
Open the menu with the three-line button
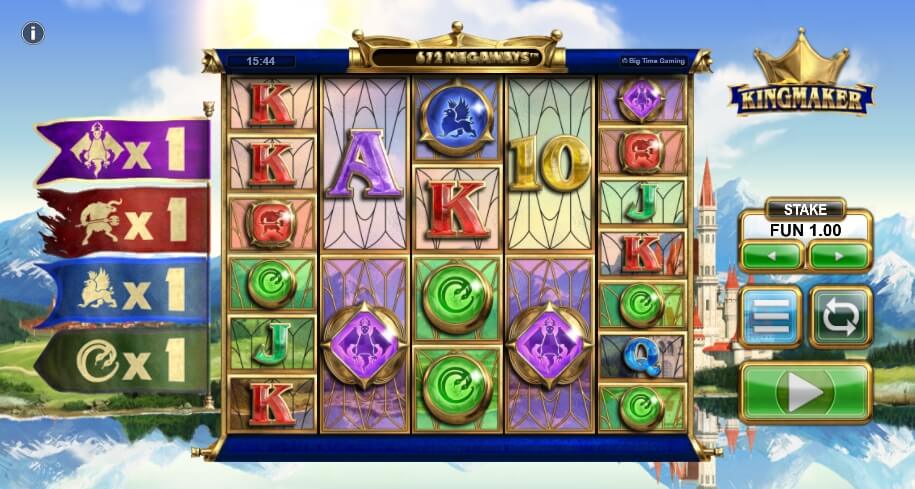tap(771, 316)
